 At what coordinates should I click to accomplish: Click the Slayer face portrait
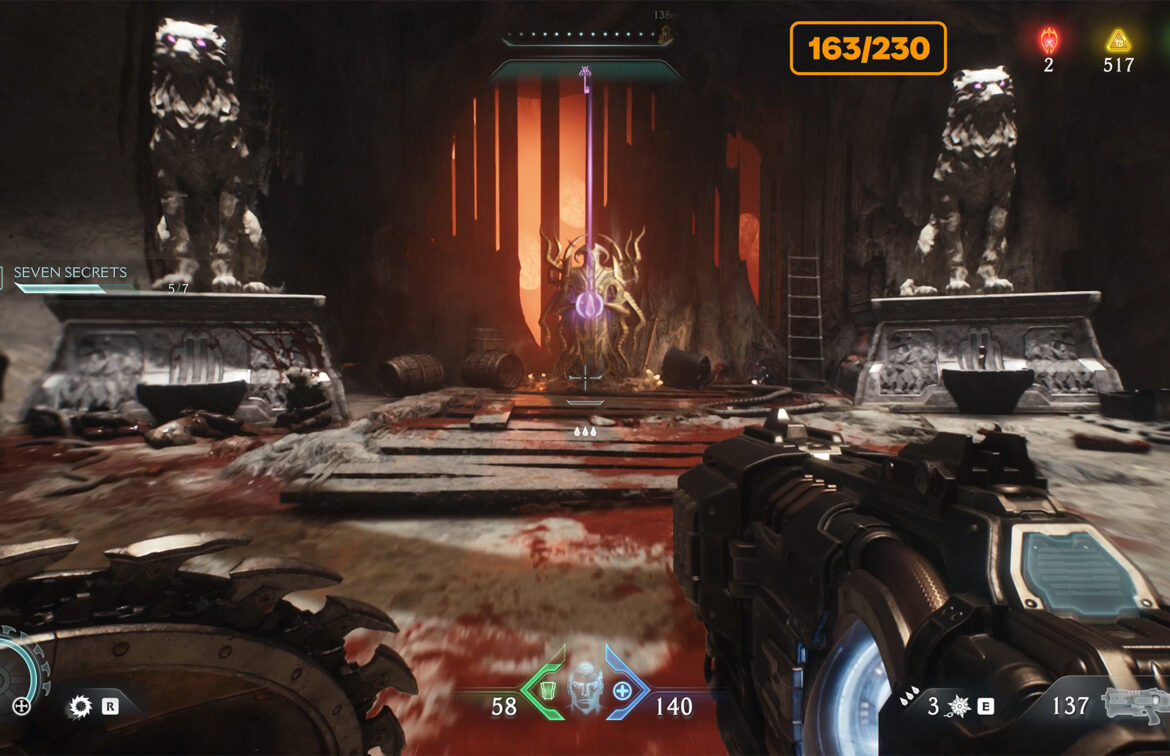[583, 690]
